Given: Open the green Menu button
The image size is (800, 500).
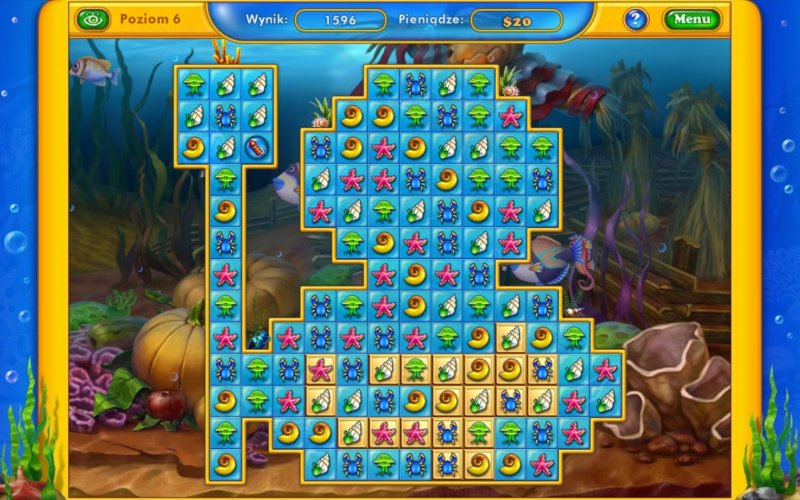Looking at the screenshot, I should point(691,19).
